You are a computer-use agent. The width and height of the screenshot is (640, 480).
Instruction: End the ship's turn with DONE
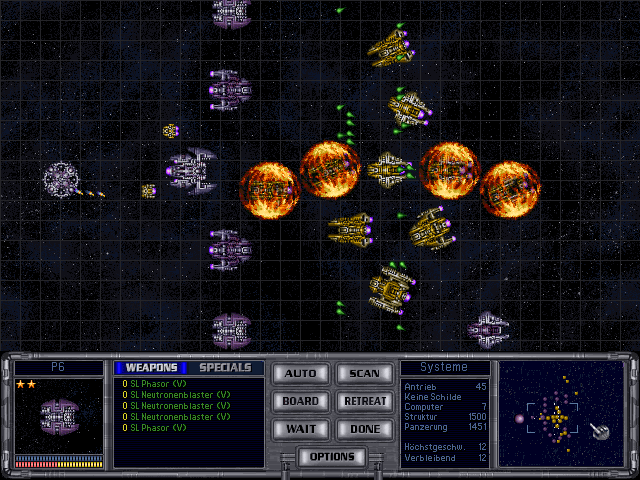[364, 428]
